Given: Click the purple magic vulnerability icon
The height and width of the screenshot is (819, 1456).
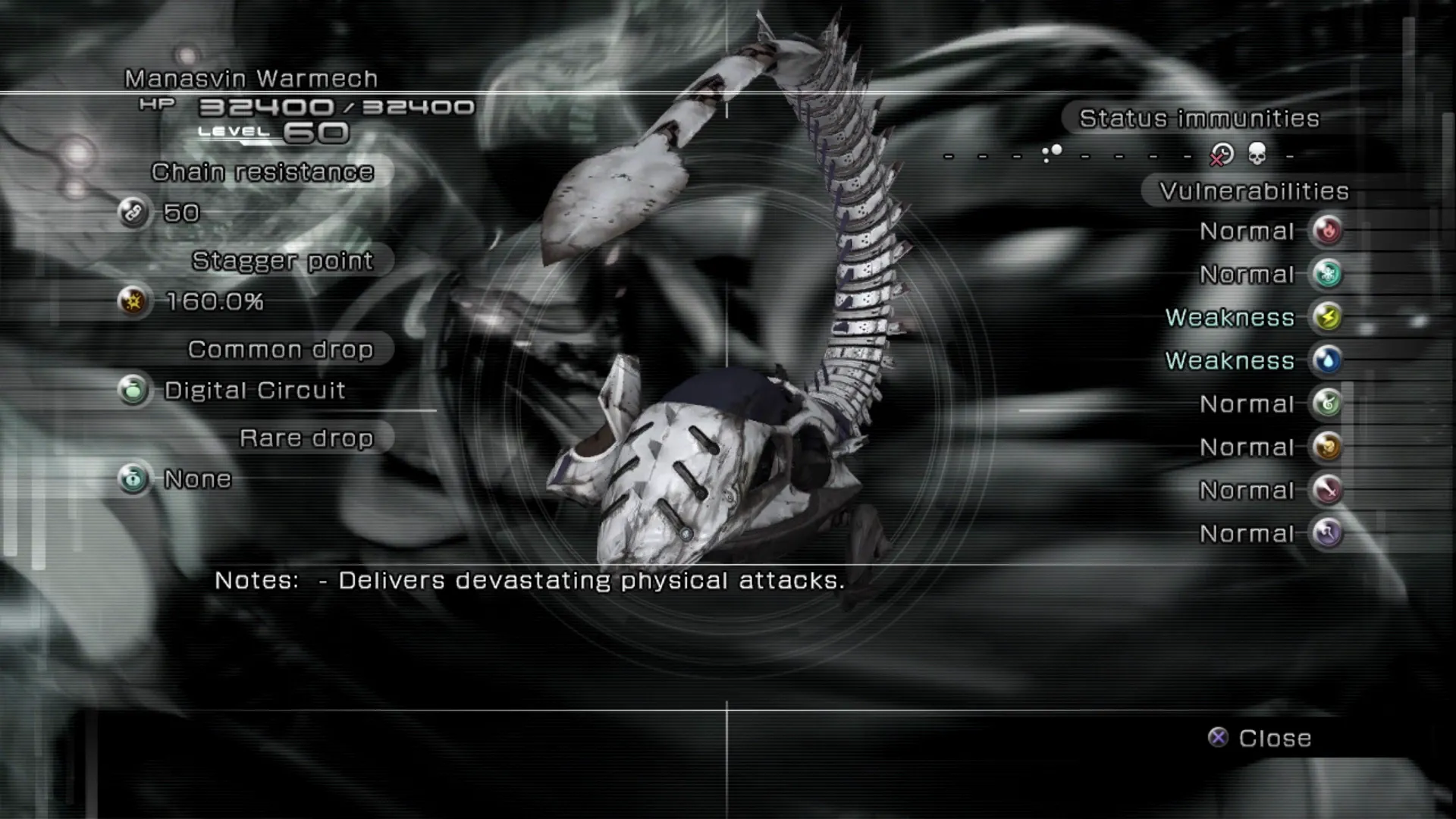Looking at the screenshot, I should coord(1327,533).
